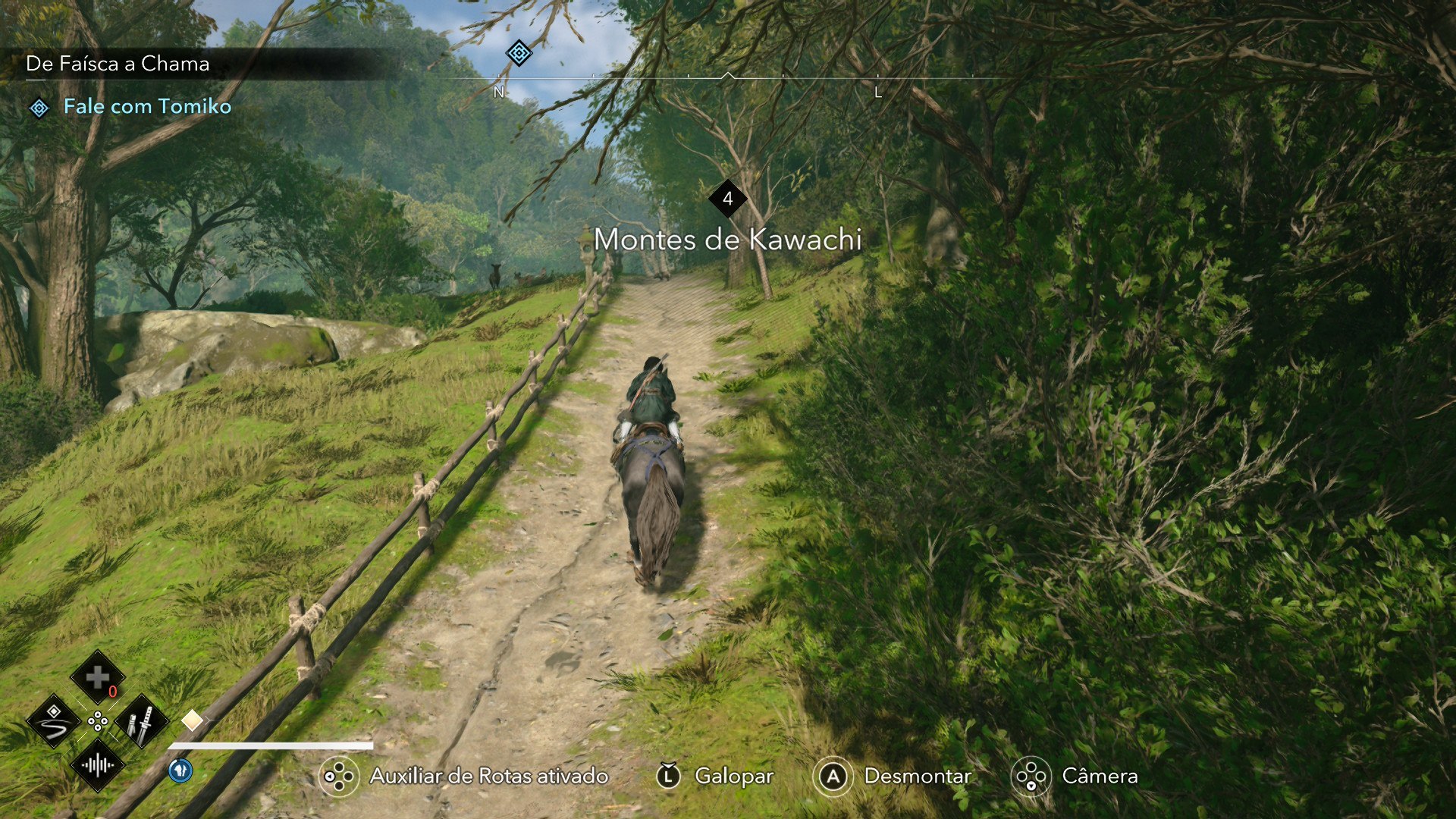The image size is (1456, 819).
Task: Click the level 4 region diamond badge
Action: tap(727, 199)
